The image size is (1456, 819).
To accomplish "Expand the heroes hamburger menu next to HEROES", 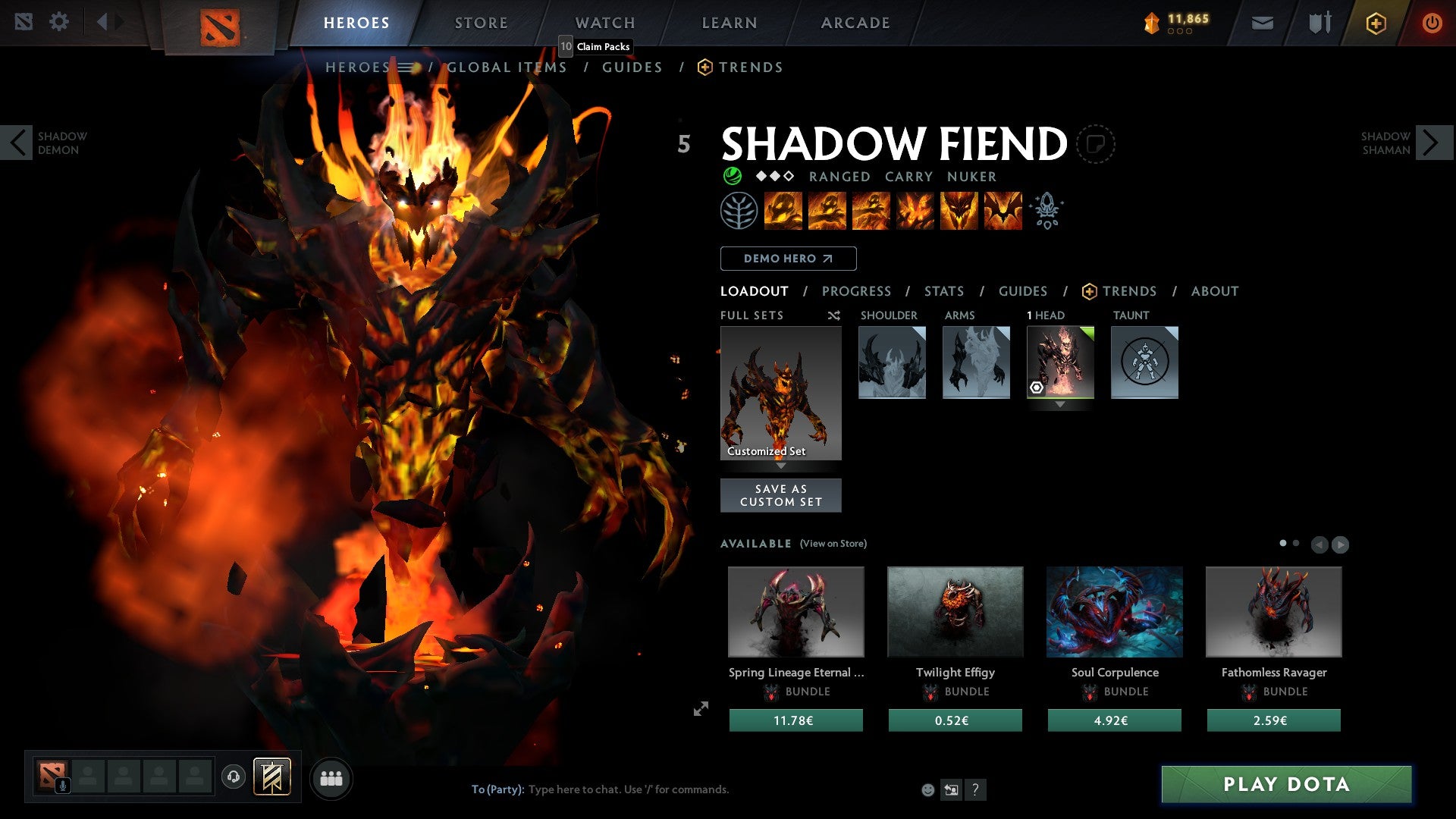I will [408, 67].
